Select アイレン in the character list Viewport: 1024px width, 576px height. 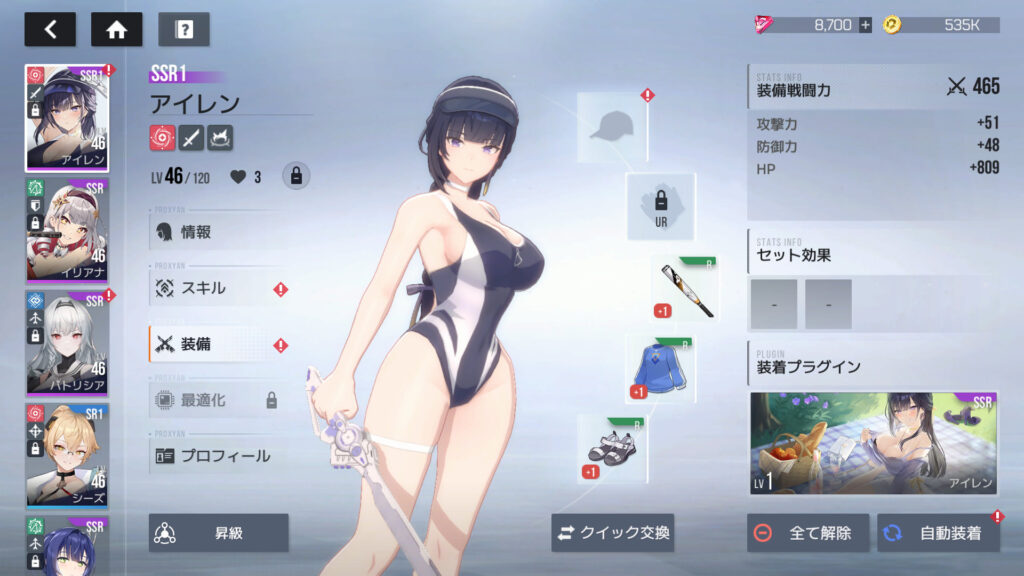click(x=67, y=118)
